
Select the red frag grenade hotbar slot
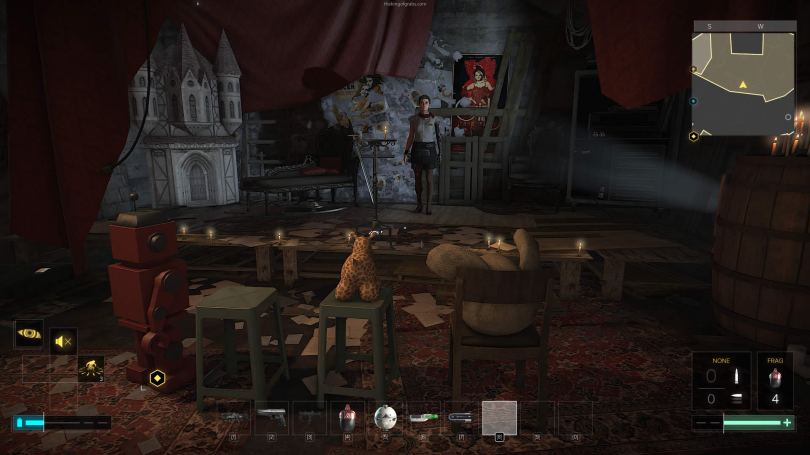347,417
